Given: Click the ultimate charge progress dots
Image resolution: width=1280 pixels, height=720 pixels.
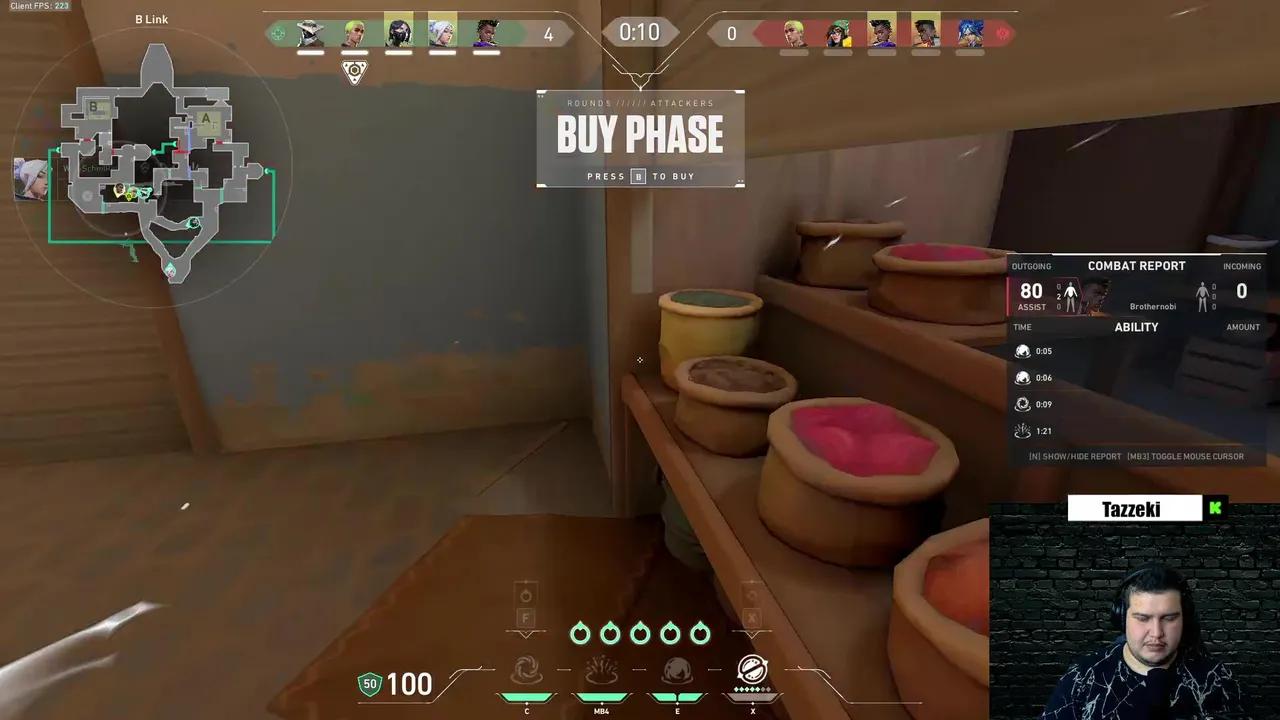Looking at the screenshot, I should click(x=752, y=689).
